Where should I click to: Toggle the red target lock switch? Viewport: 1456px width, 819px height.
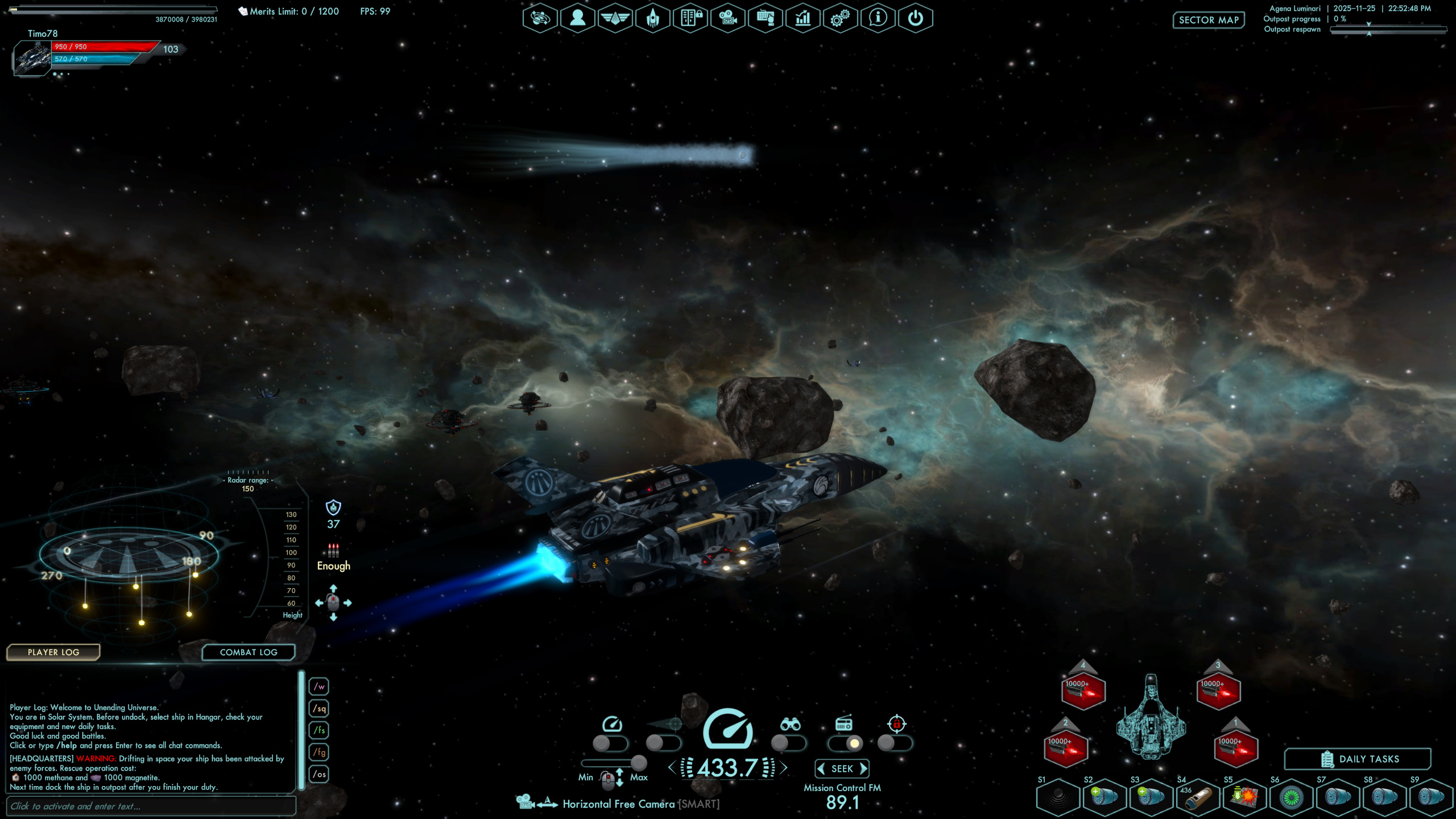click(x=895, y=743)
